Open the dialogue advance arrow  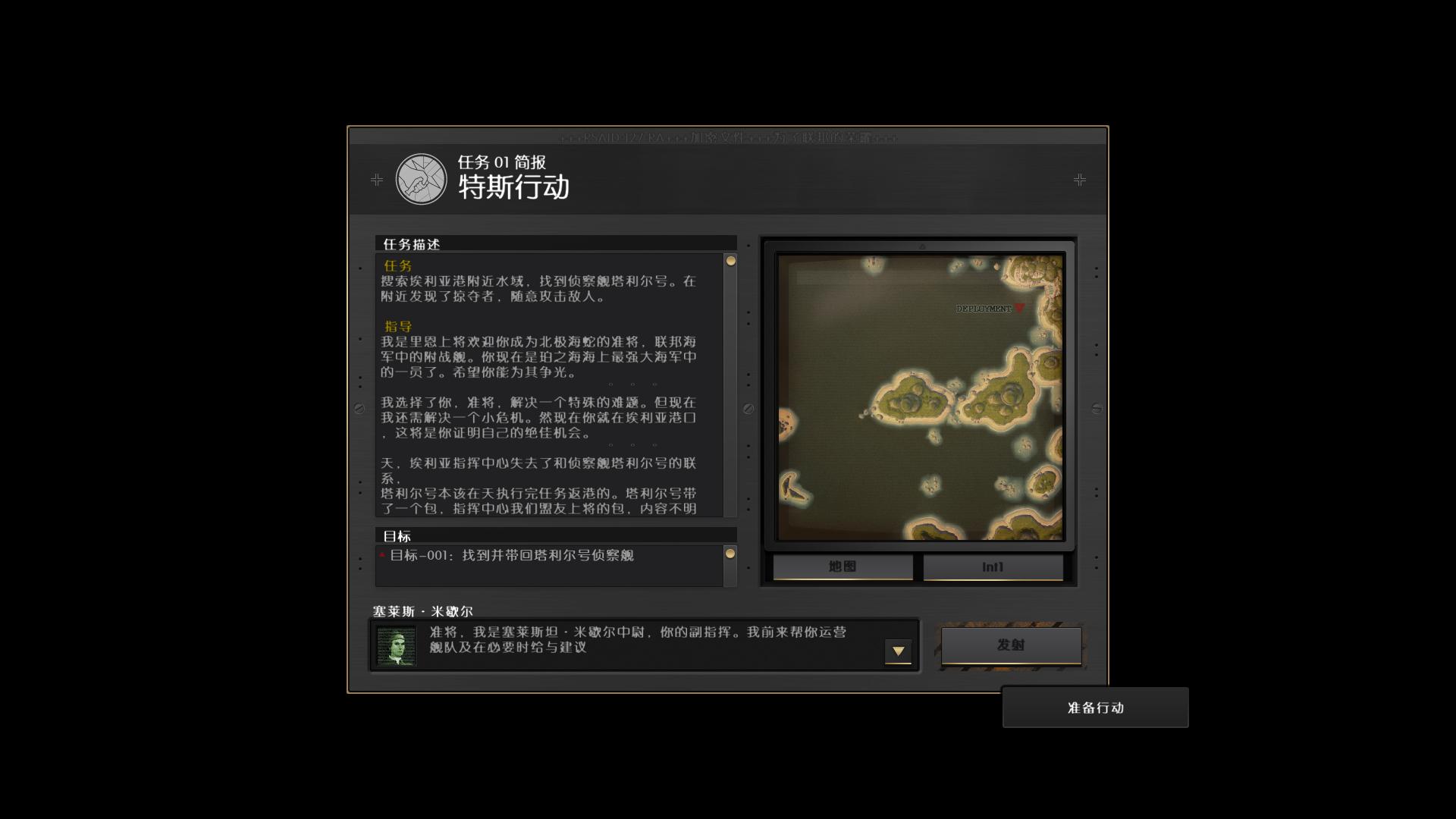click(899, 651)
